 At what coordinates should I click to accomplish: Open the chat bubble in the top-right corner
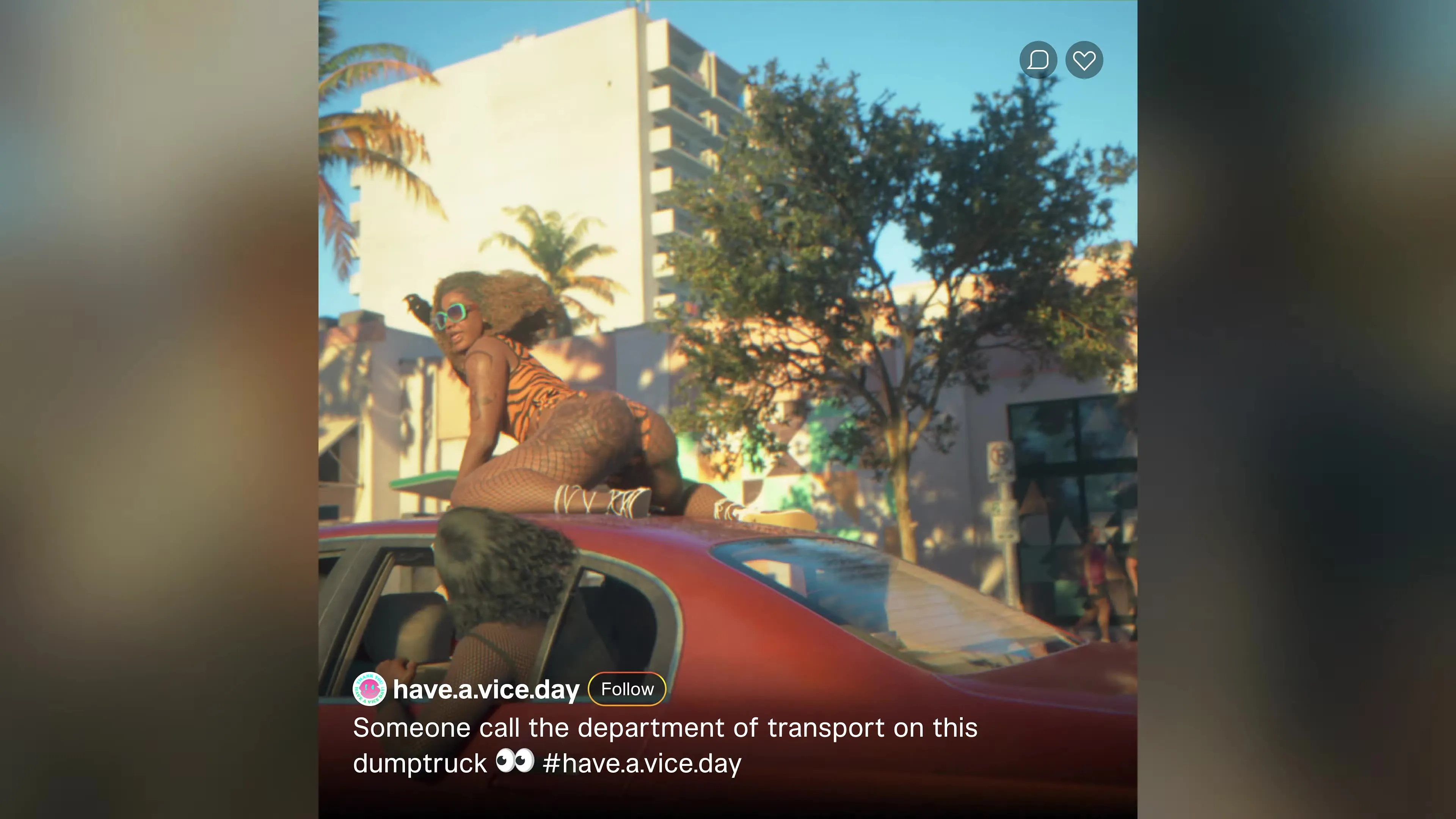[x=1038, y=61]
